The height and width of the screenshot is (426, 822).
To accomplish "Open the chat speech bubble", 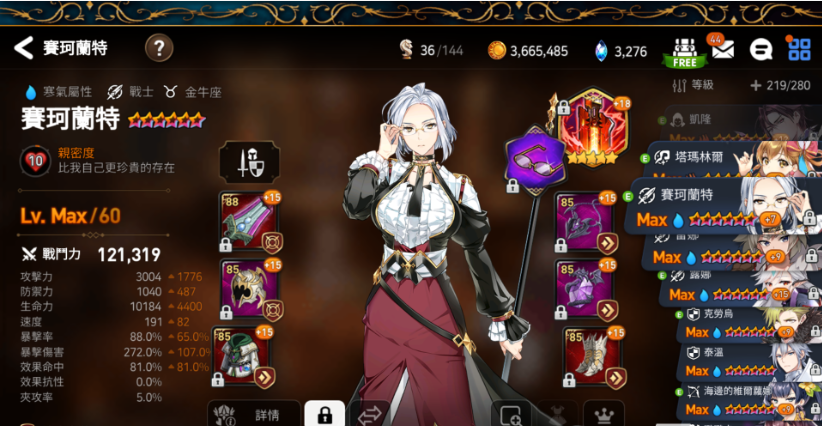I will [x=760, y=49].
